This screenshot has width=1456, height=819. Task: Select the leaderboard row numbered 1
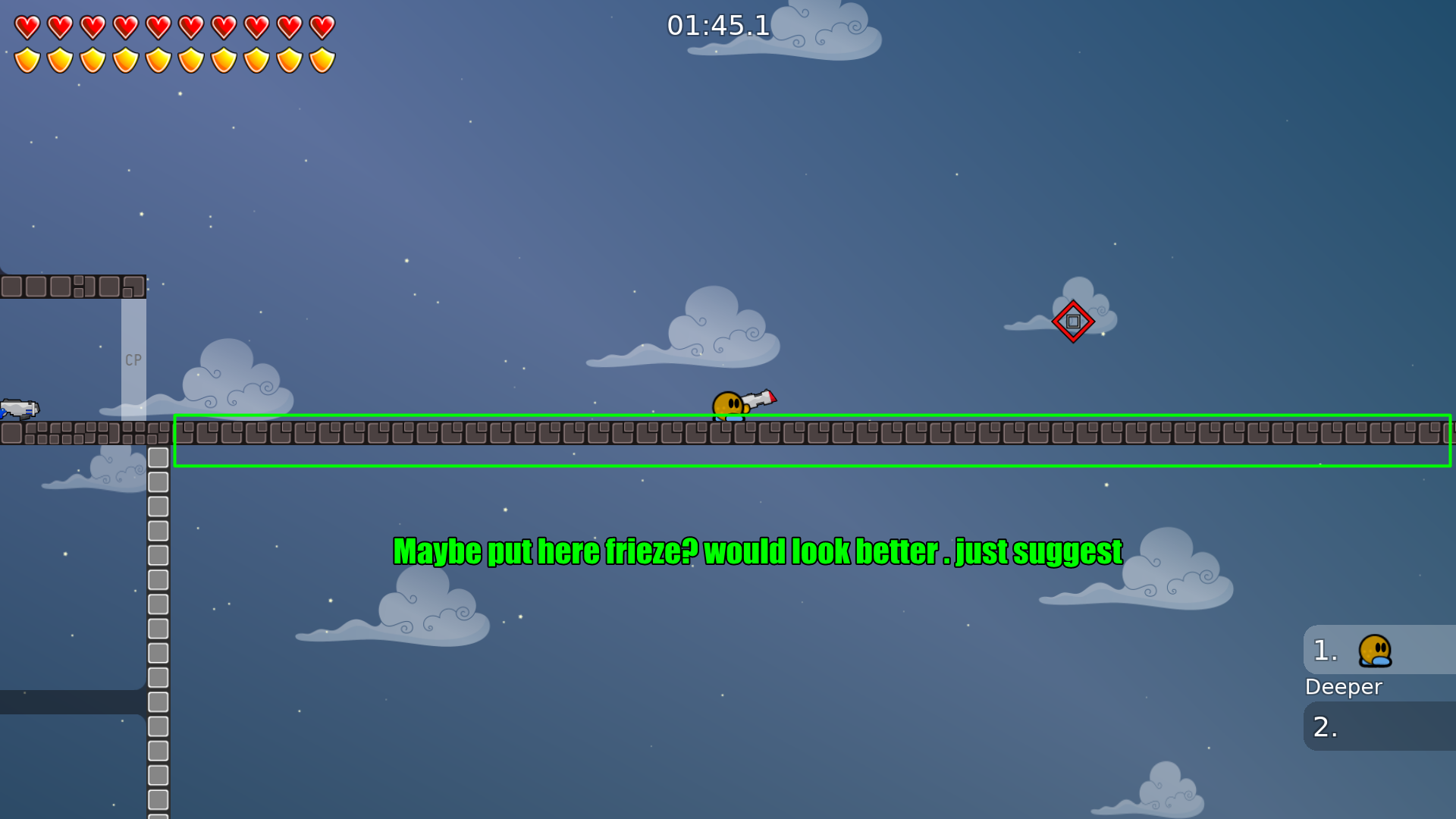tap(1323, 650)
